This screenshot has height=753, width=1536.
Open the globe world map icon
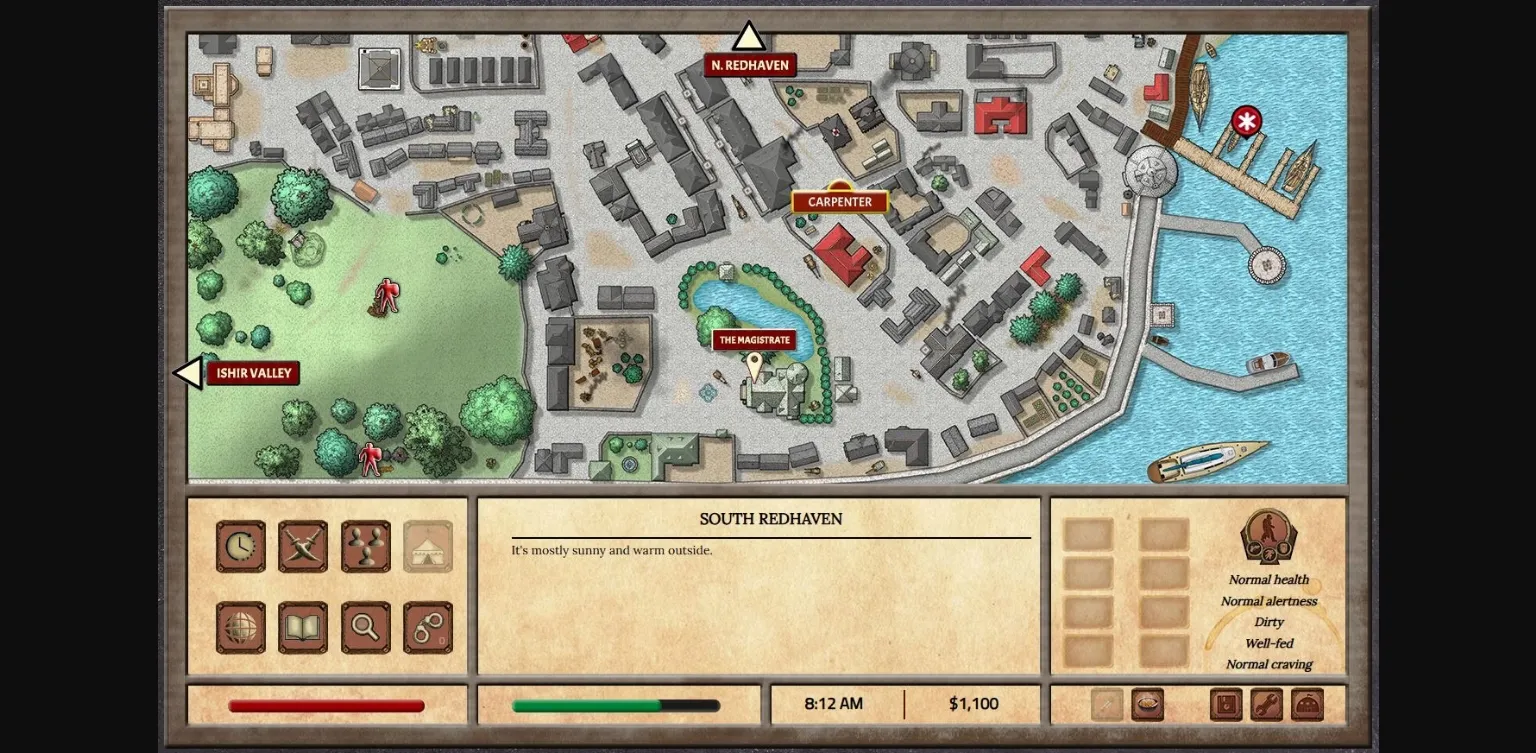[x=241, y=628]
